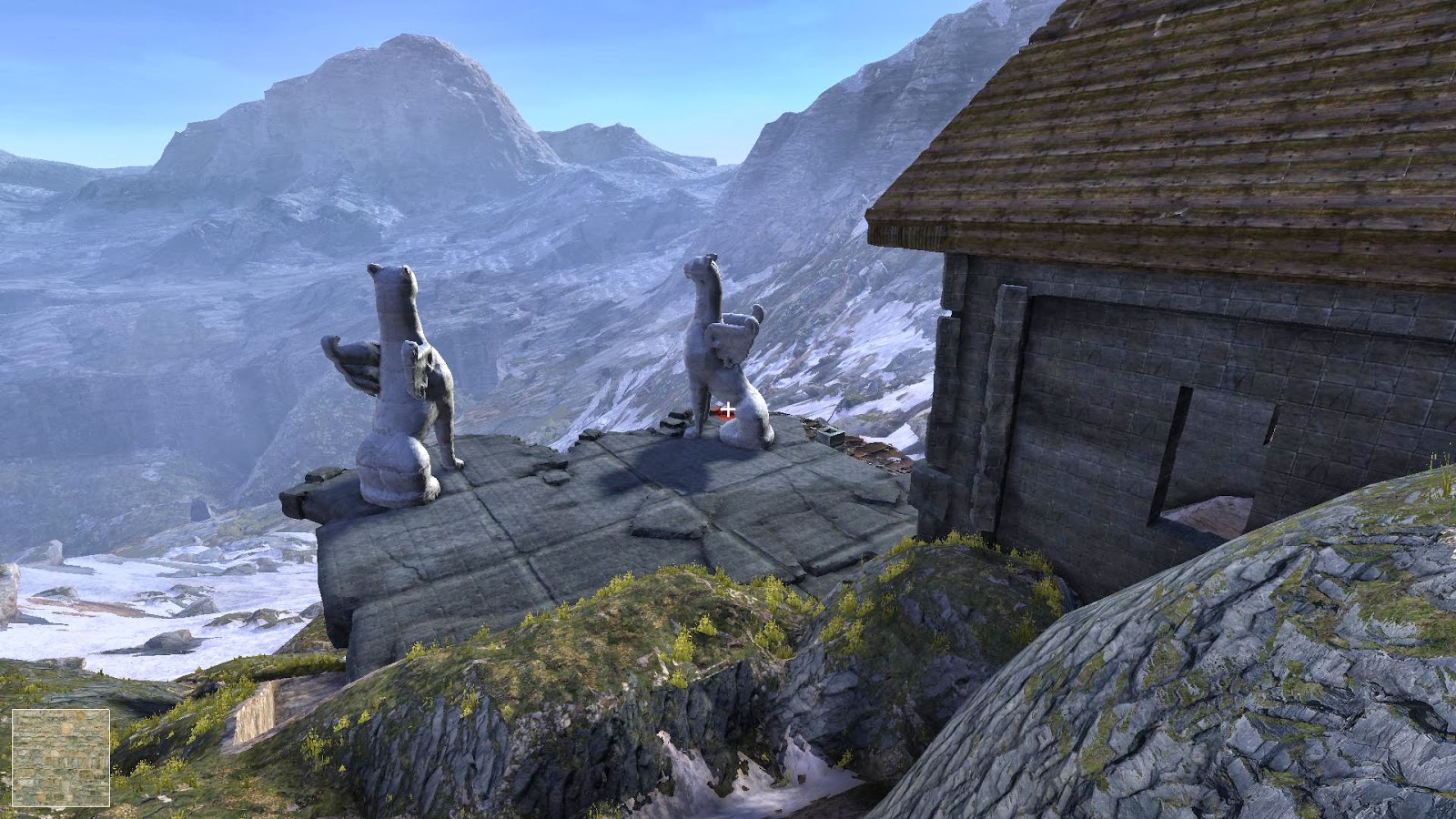Click the stone texture preview thumbnail
Viewport: 1456px width, 819px height.
pos(59,760)
